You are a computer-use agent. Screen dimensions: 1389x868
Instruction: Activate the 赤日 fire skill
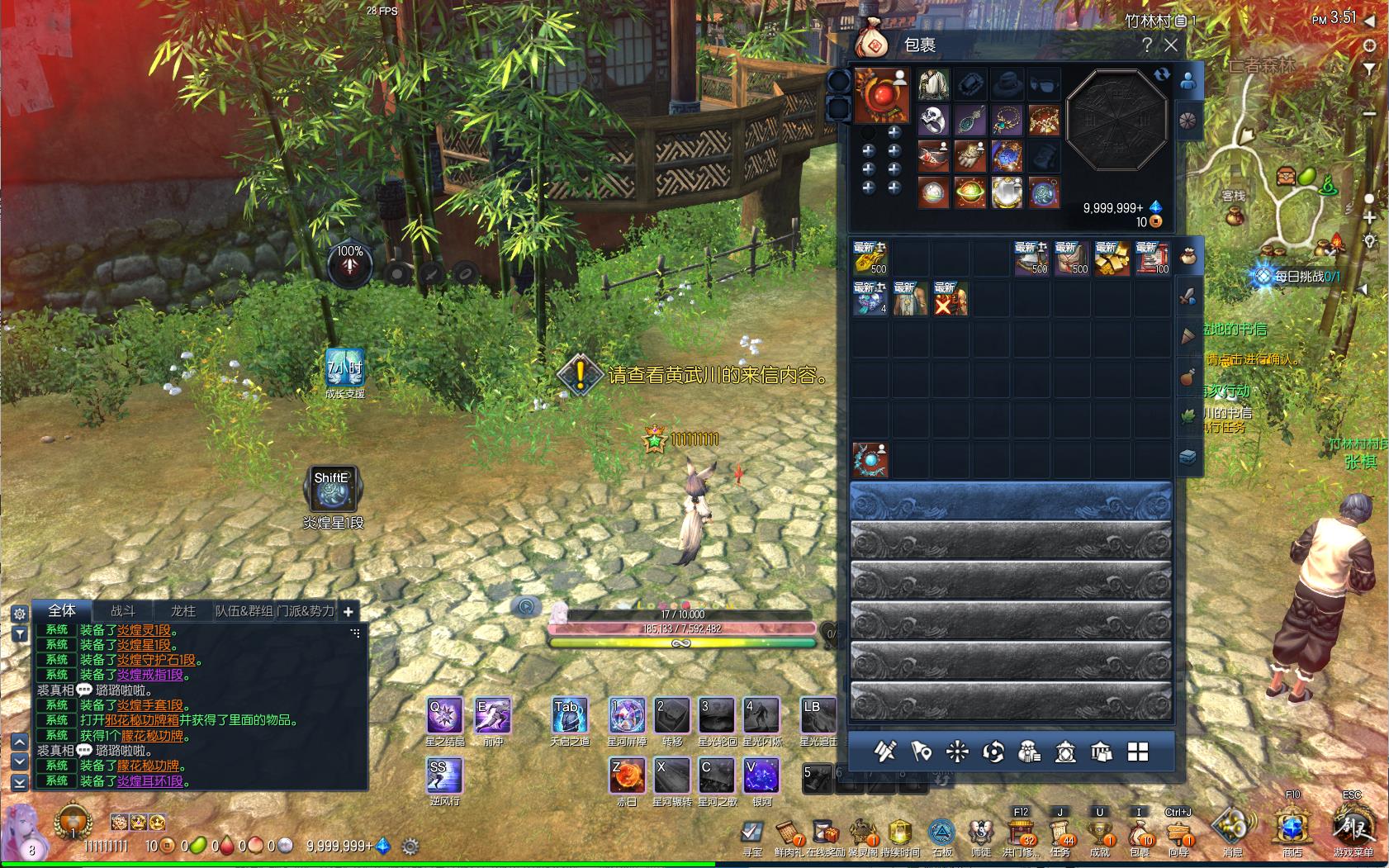pos(627,777)
